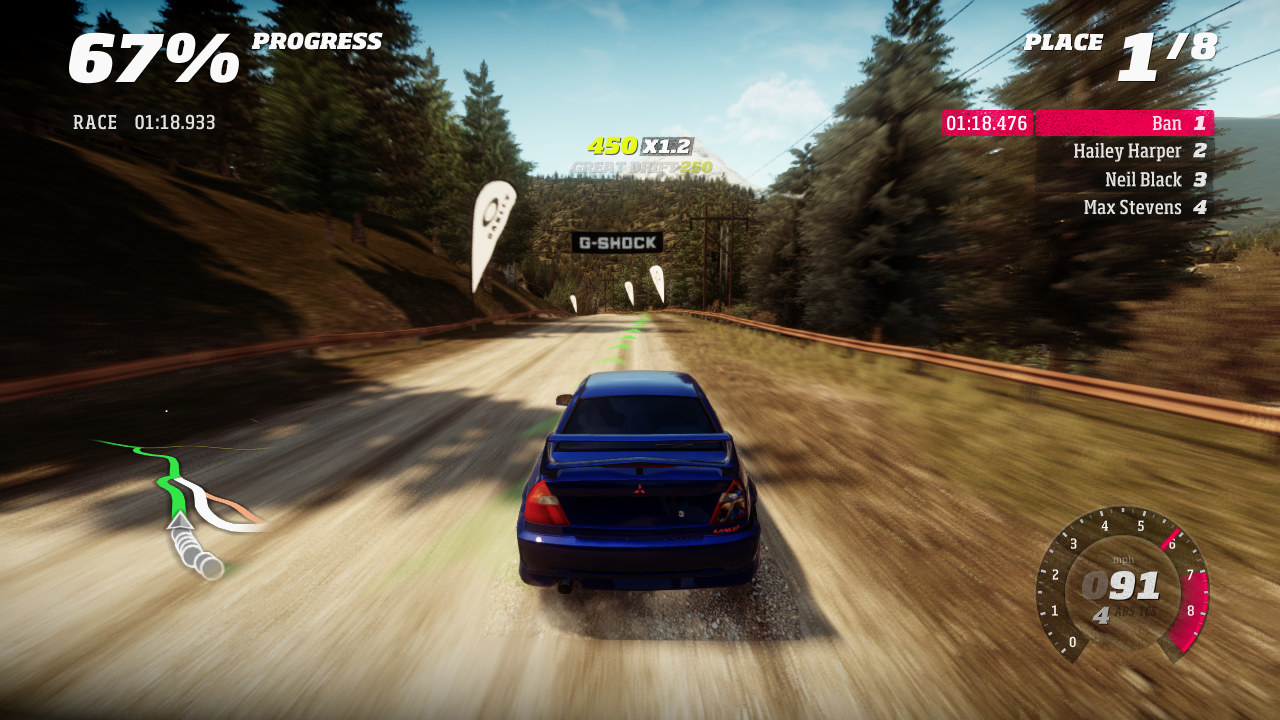Click the speedometer gauge
This screenshot has height=720, width=1280.
[x=1120, y=585]
